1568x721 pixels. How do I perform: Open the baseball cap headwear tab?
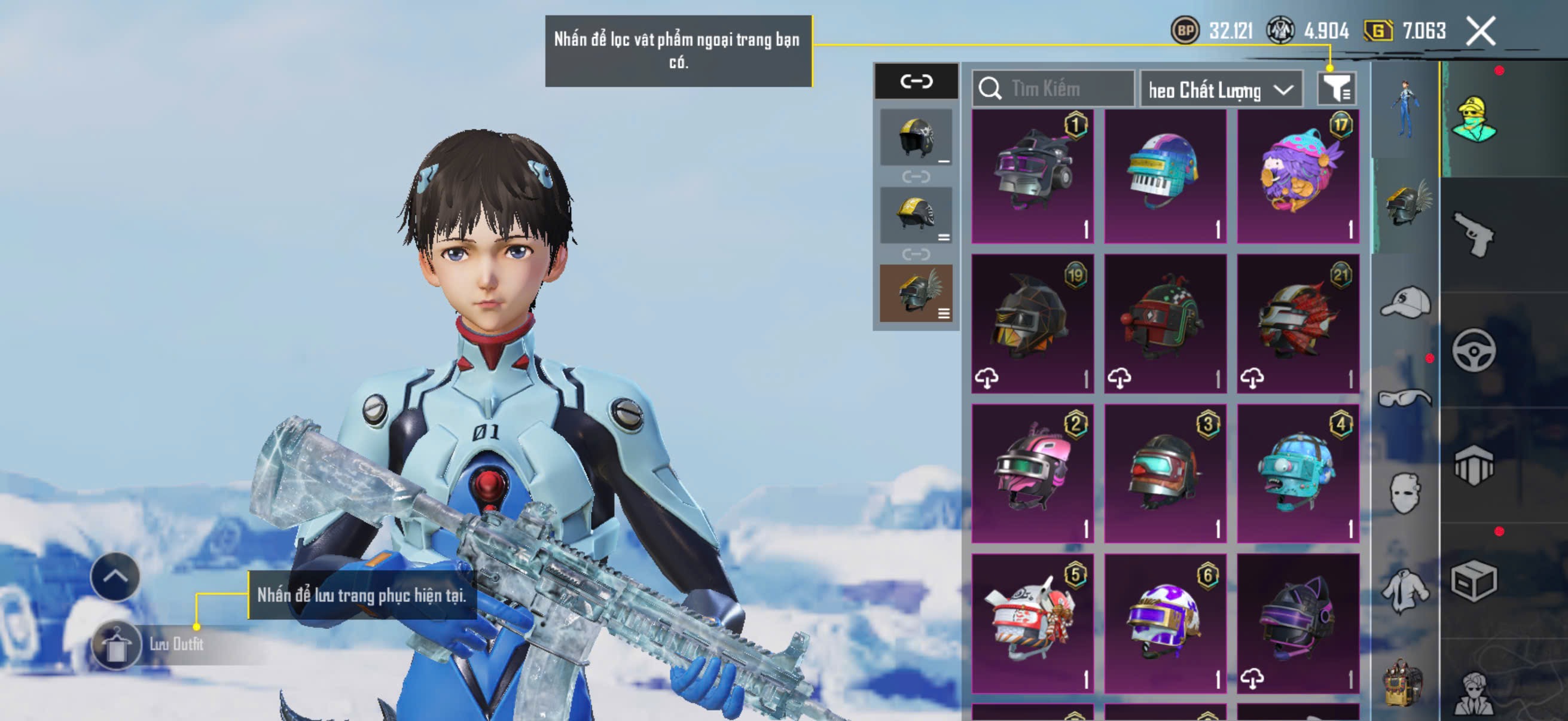click(x=1405, y=303)
